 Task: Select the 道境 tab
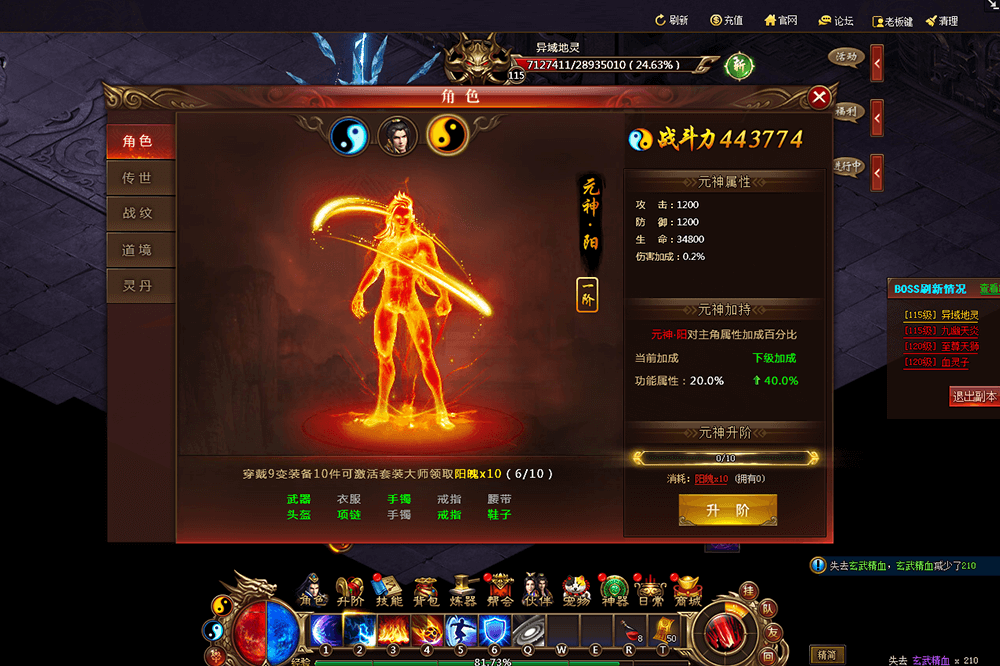tap(137, 250)
